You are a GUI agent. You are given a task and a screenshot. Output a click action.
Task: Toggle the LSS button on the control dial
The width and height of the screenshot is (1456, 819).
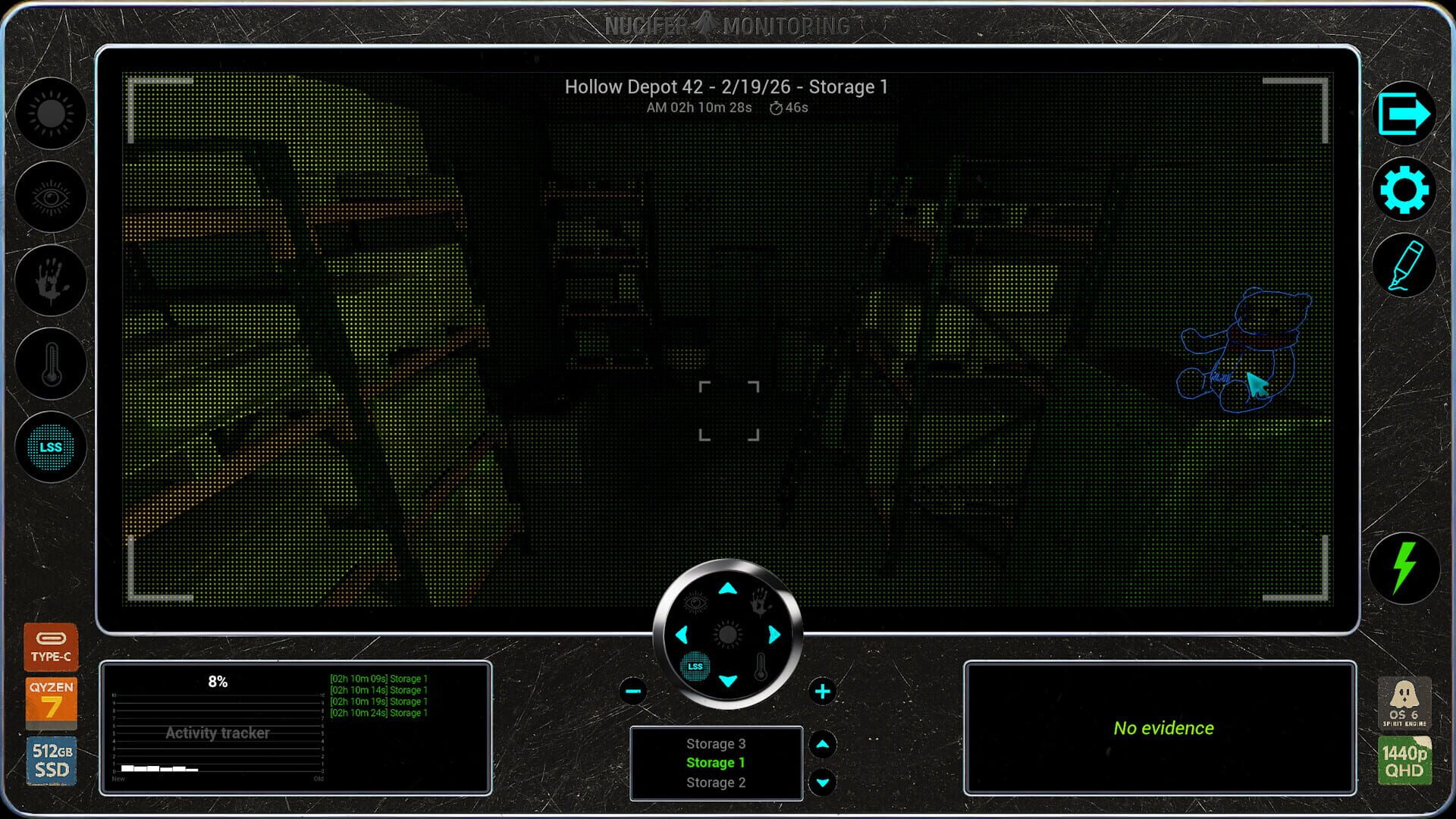[x=695, y=667]
